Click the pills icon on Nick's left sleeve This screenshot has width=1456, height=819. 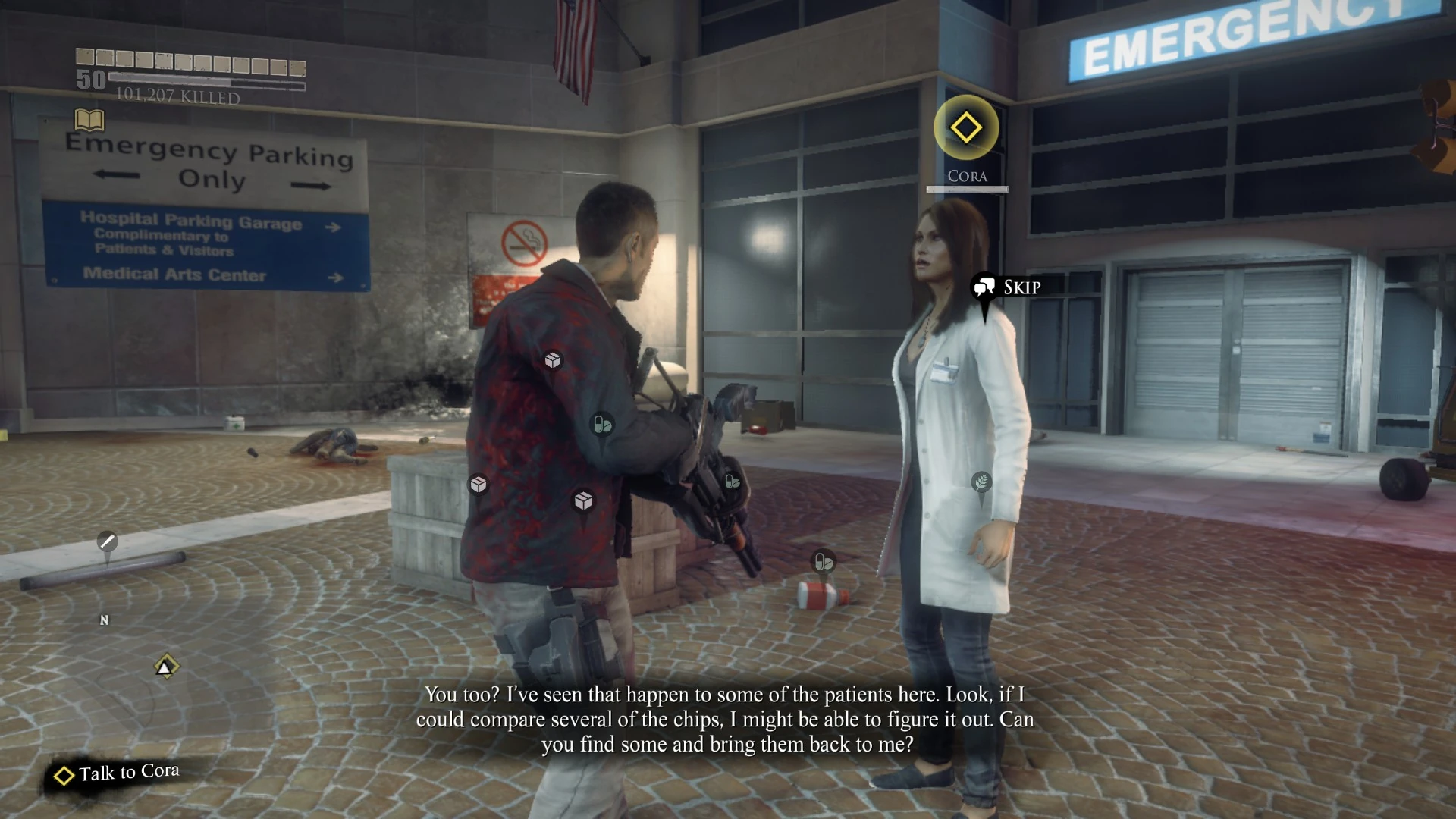click(x=601, y=424)
